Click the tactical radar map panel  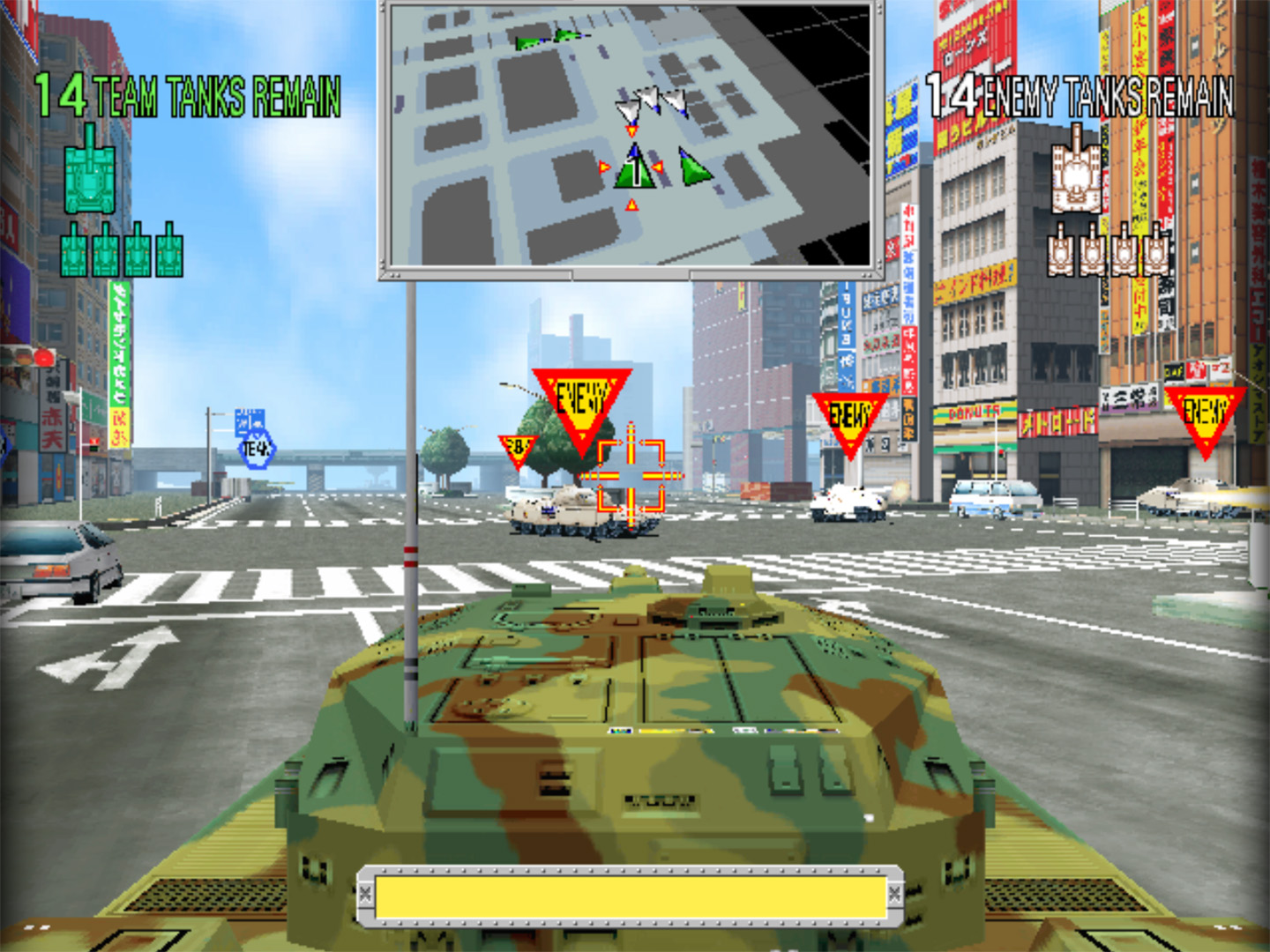click(631, 138)
